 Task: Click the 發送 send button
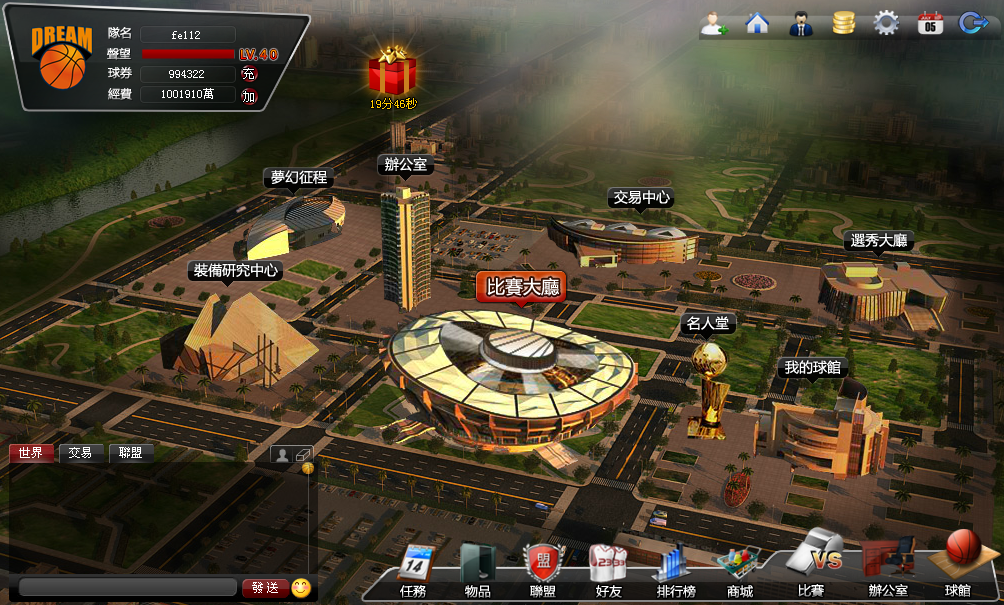coord(265,588)
